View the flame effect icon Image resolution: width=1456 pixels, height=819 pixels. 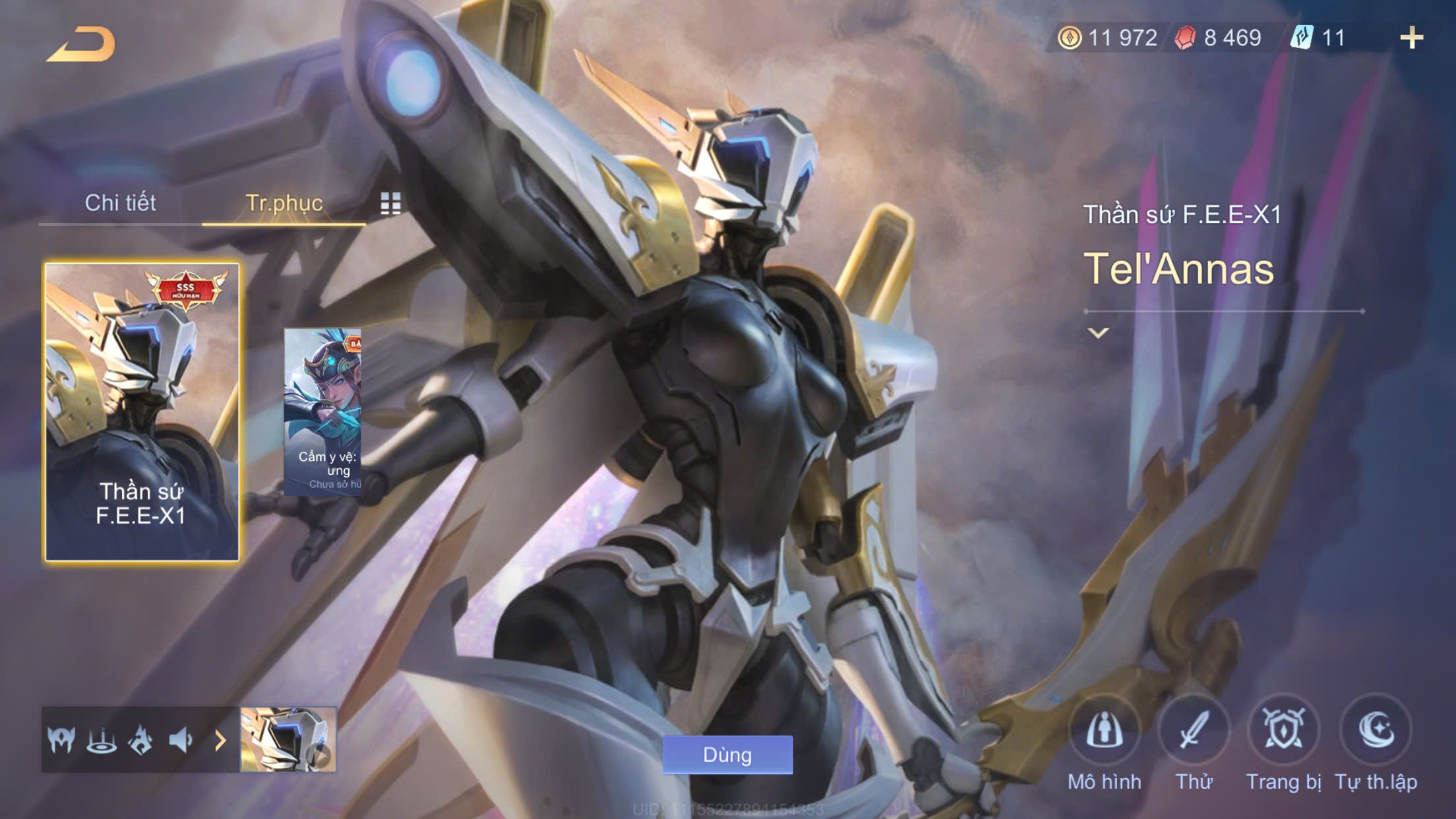click(x=140, y=741)
